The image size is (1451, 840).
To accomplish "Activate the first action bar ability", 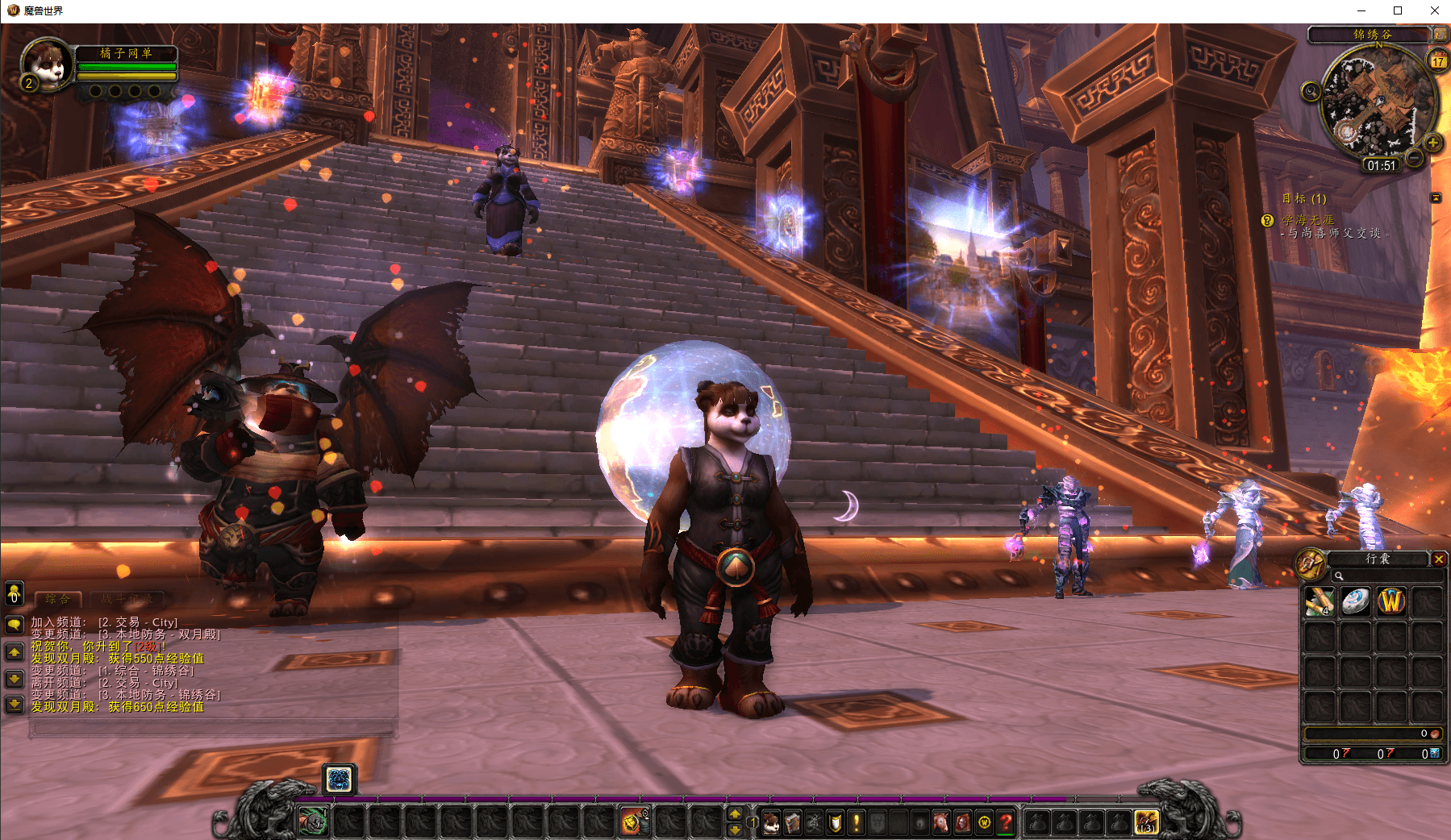I will [x=313, y=822].
